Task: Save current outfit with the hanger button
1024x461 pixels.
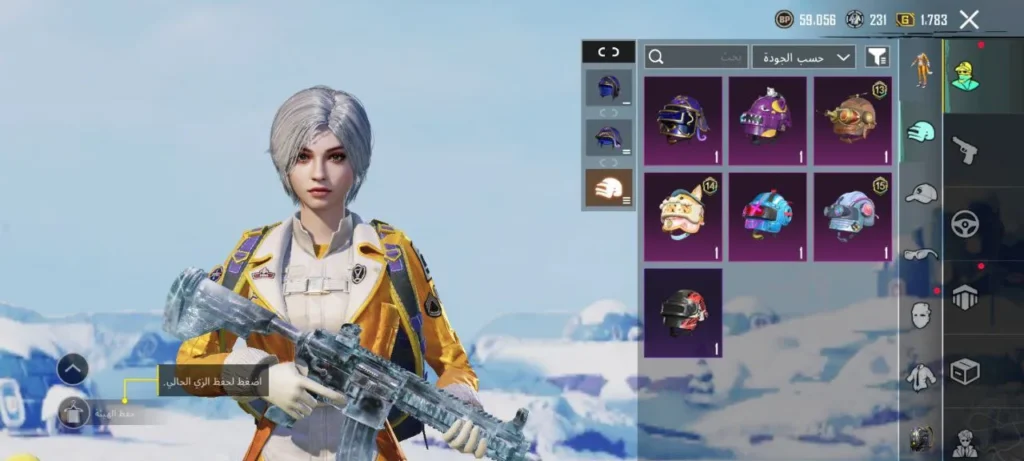Action: (73, 412)
